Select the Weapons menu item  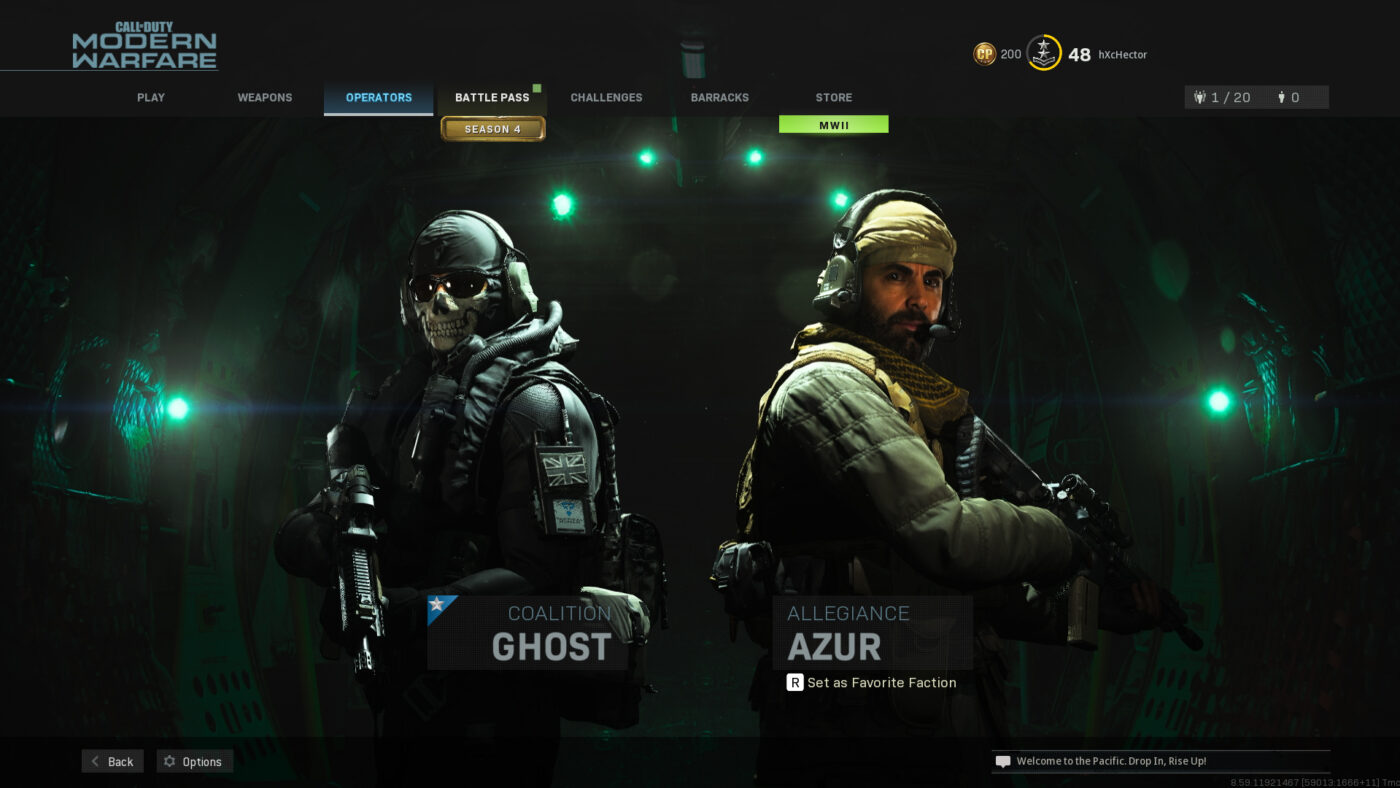tap(264, 97)
